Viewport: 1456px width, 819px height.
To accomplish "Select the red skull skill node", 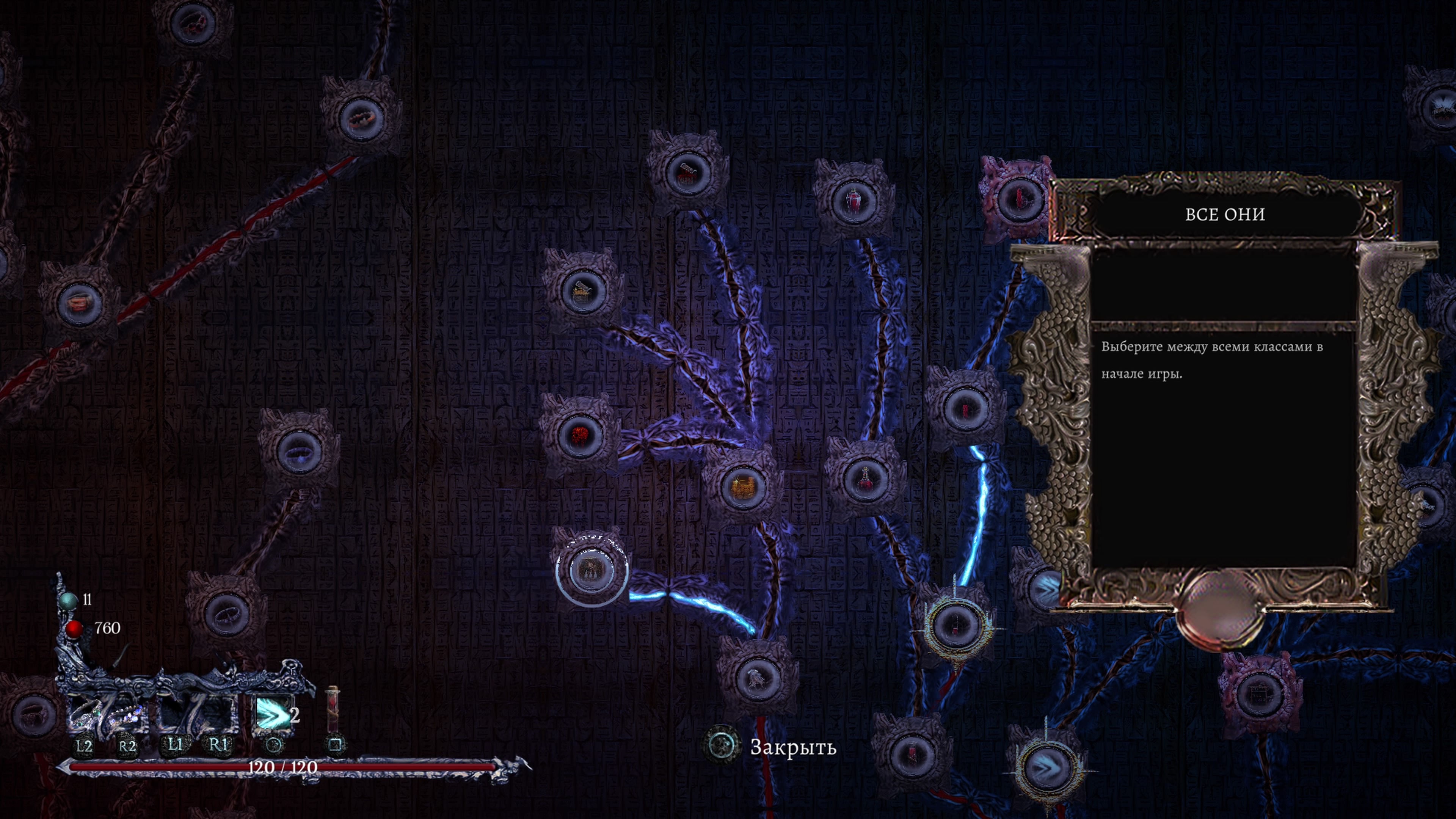I will 579,435.
